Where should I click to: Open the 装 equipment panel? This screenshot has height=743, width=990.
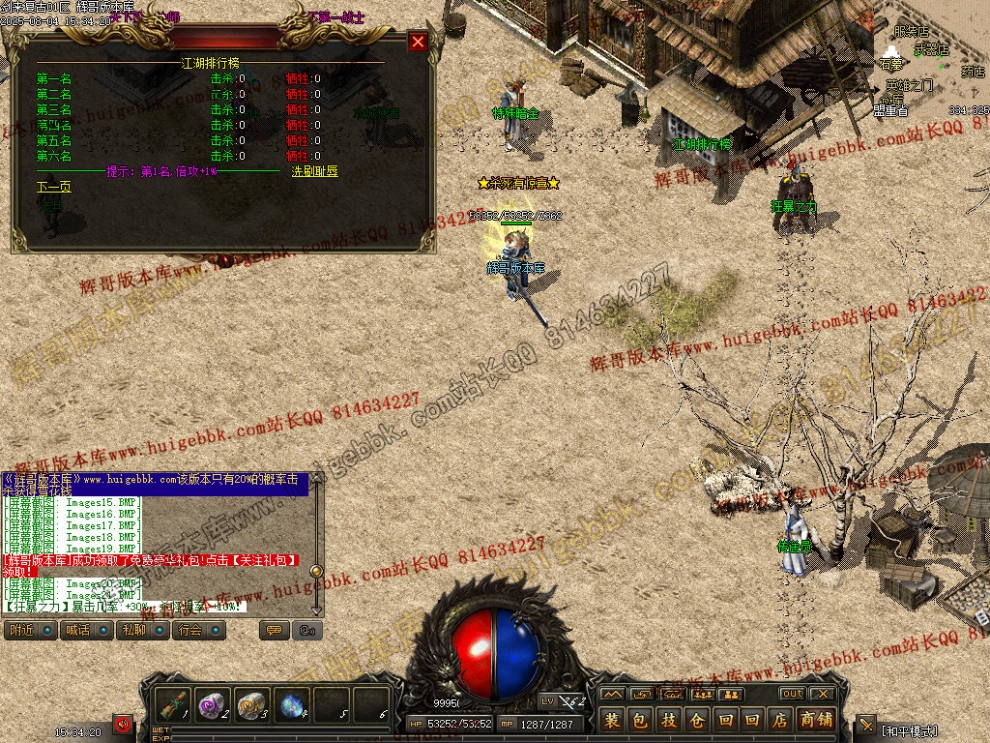pos(612,719)
